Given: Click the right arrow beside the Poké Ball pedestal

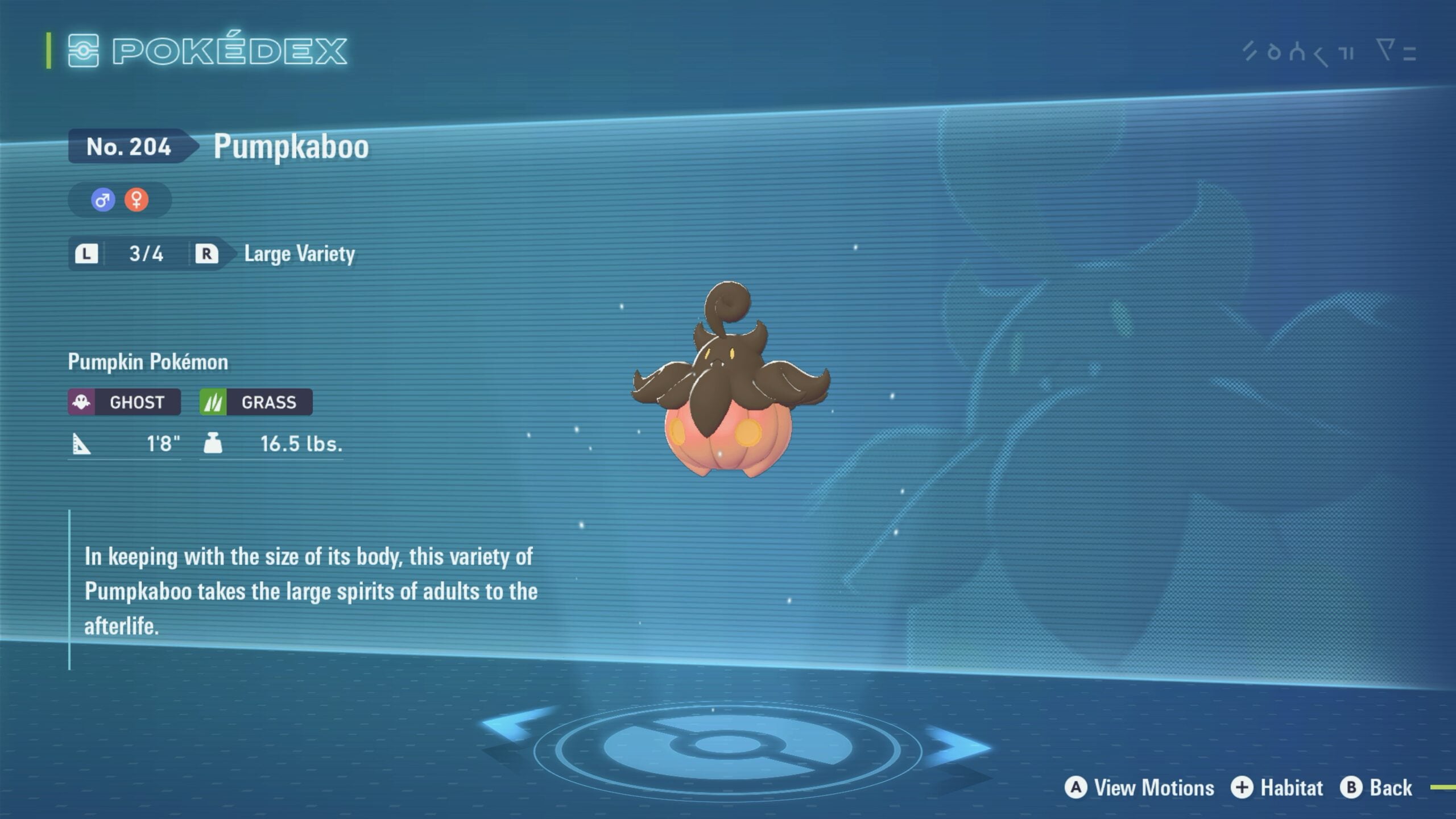Looking at the screenshot, I should (958, 745).
